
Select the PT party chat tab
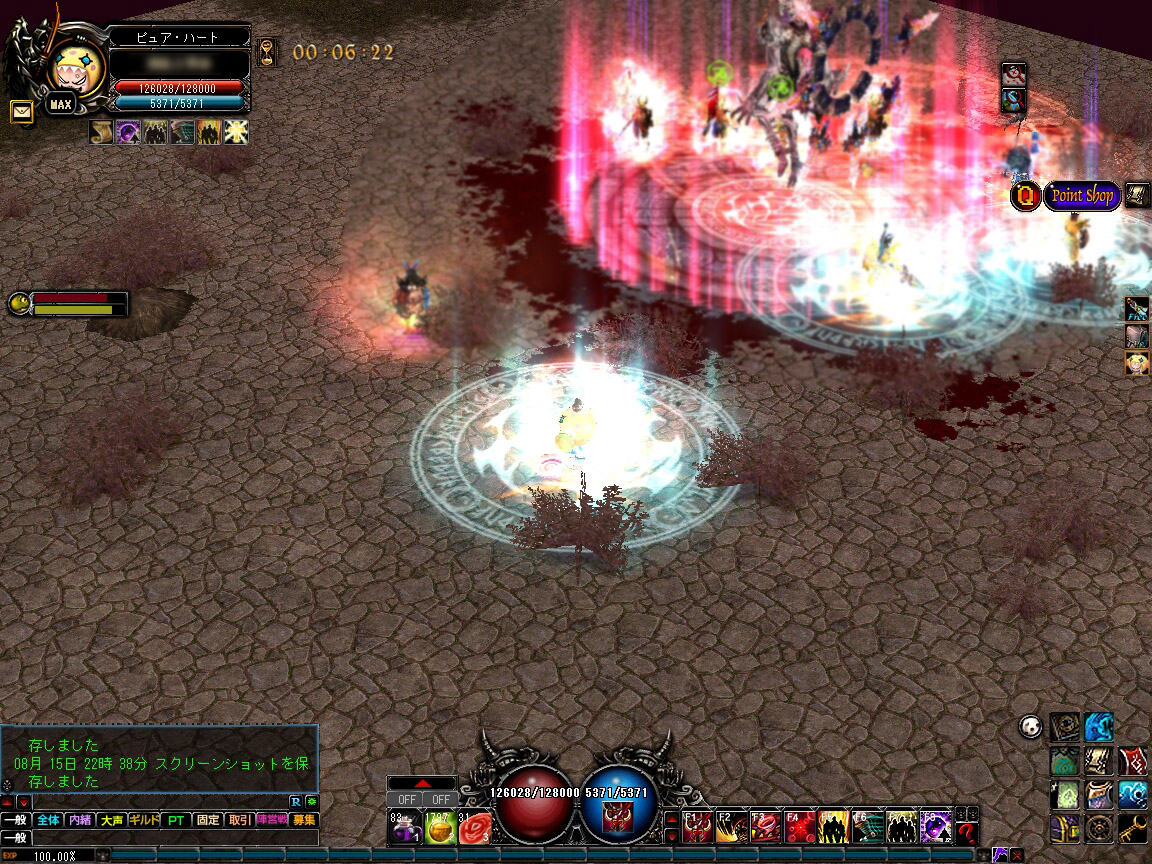click(x=176, y=820)
